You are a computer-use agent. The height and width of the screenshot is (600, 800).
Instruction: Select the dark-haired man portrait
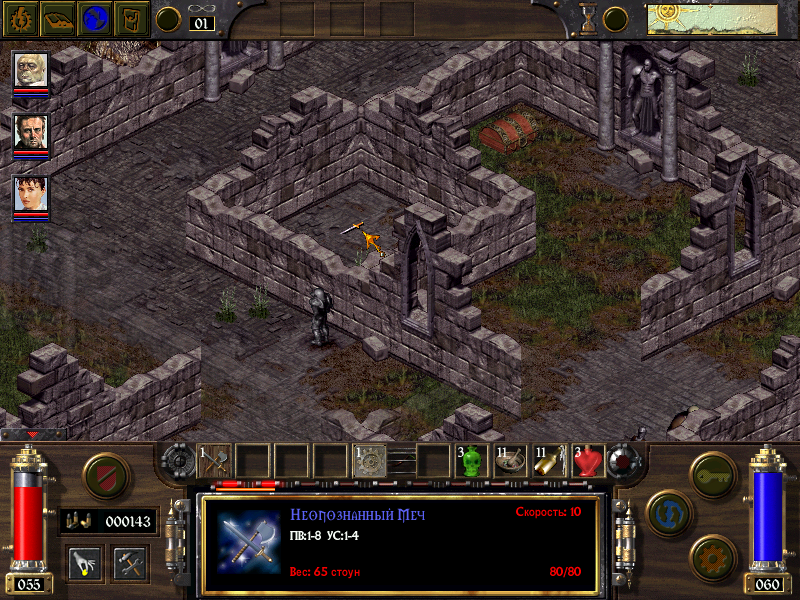tap(31, 133)
